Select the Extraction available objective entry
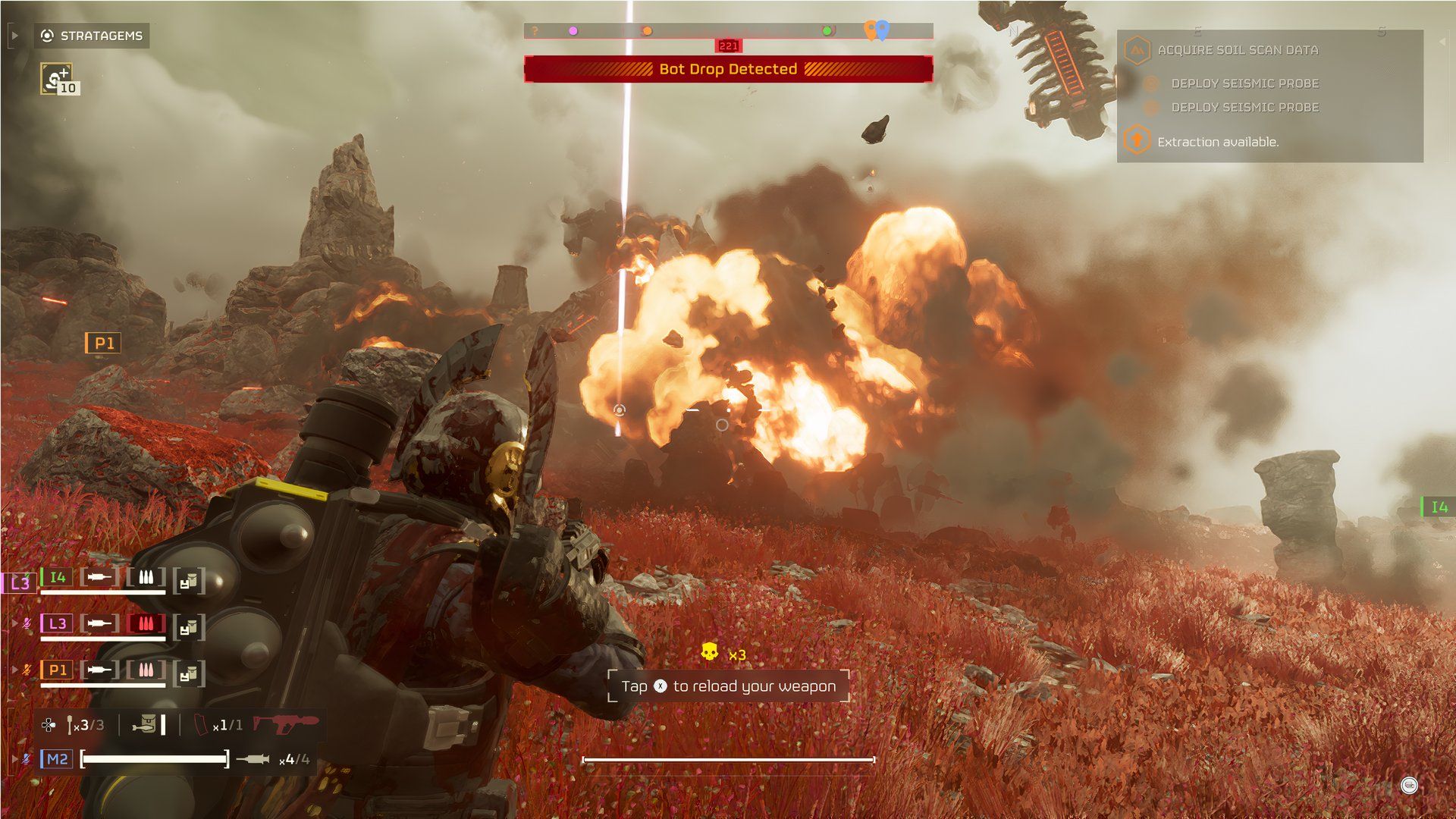The image size is (1456, 819). click(1217, 142)
